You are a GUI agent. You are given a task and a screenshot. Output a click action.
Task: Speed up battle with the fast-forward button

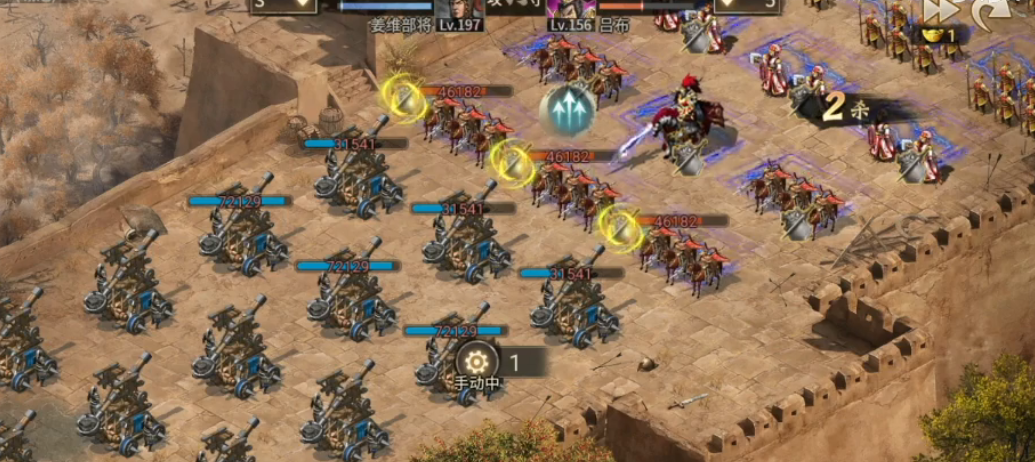click(x=938, y=11)
